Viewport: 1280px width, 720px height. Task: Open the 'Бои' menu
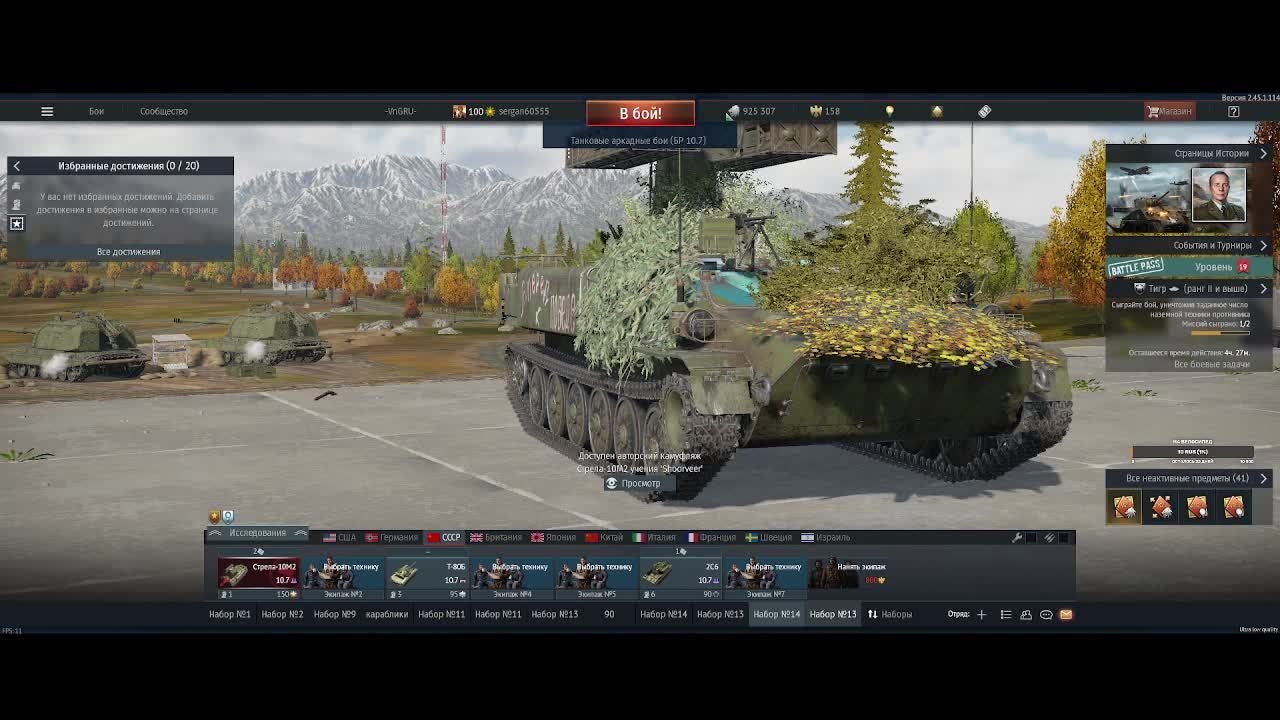tap(96, 111)
